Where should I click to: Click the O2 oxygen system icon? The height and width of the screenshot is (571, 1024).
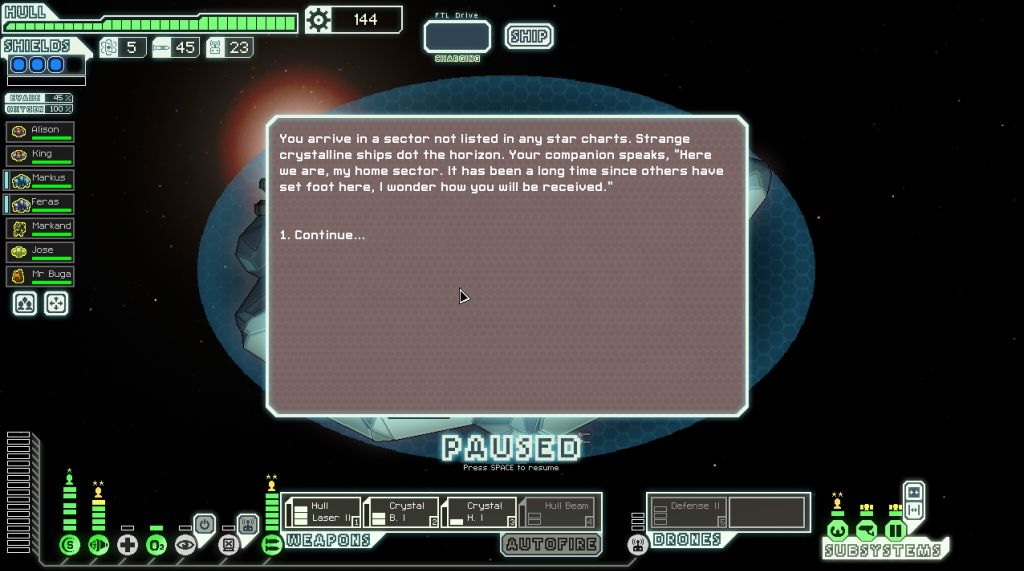(156, 545)
